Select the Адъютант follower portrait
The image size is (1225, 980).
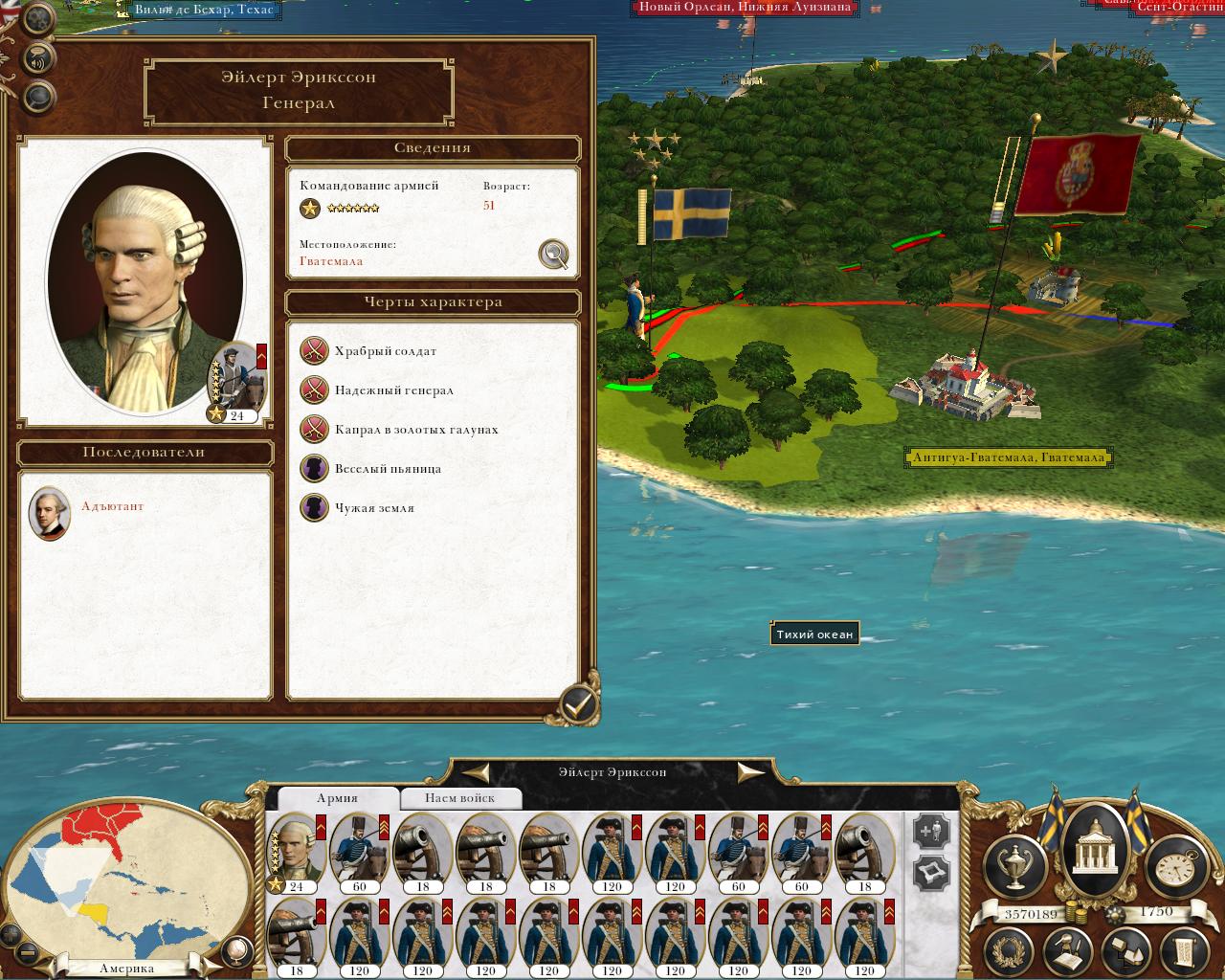(49, 513)
